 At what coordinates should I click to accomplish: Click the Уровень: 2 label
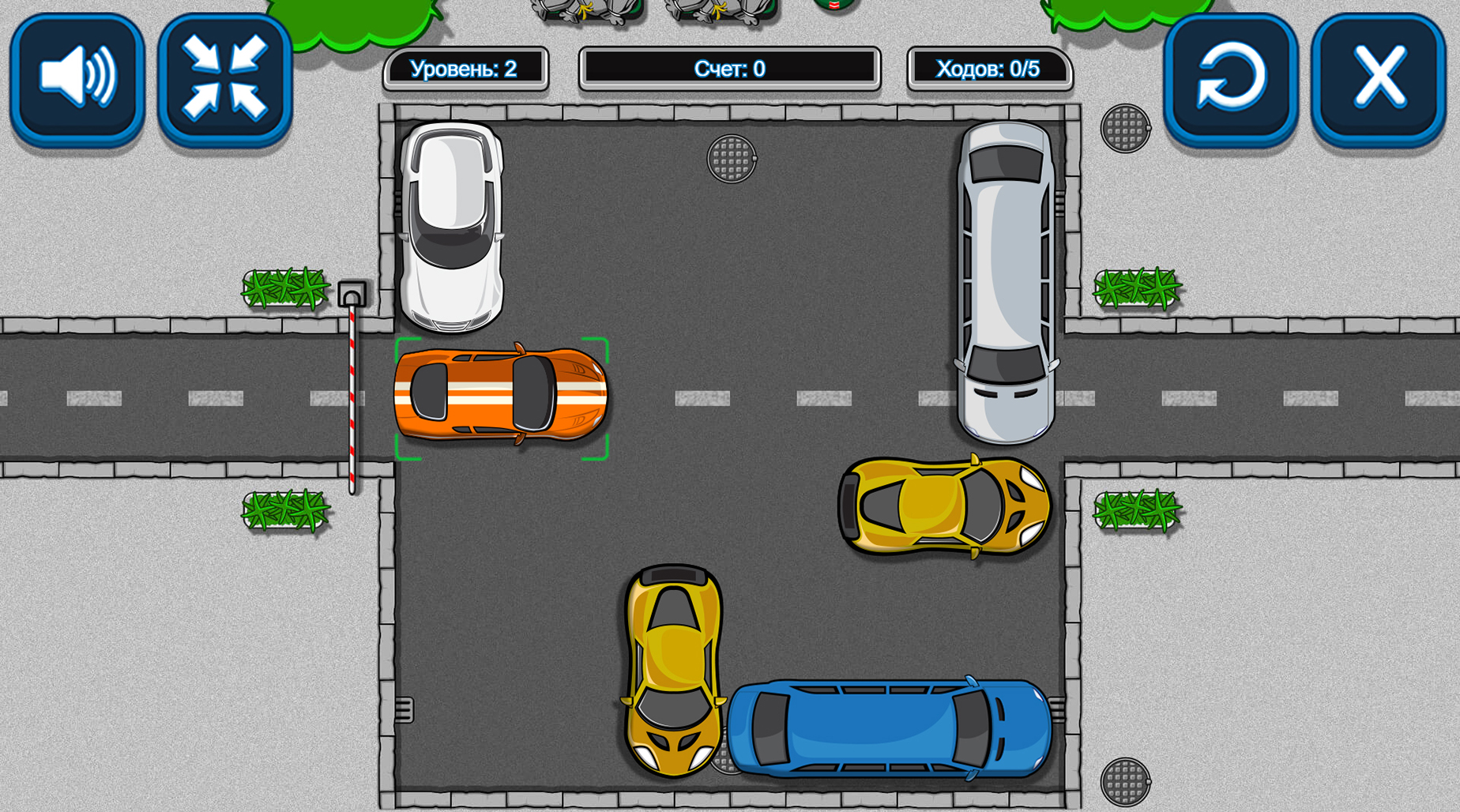click(465, 70)
